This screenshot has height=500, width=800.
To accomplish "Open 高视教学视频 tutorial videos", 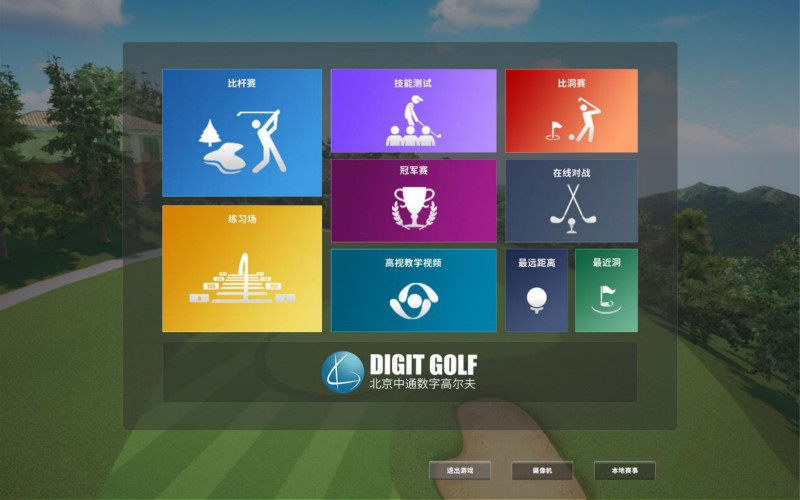I will (x=413, y=290).
